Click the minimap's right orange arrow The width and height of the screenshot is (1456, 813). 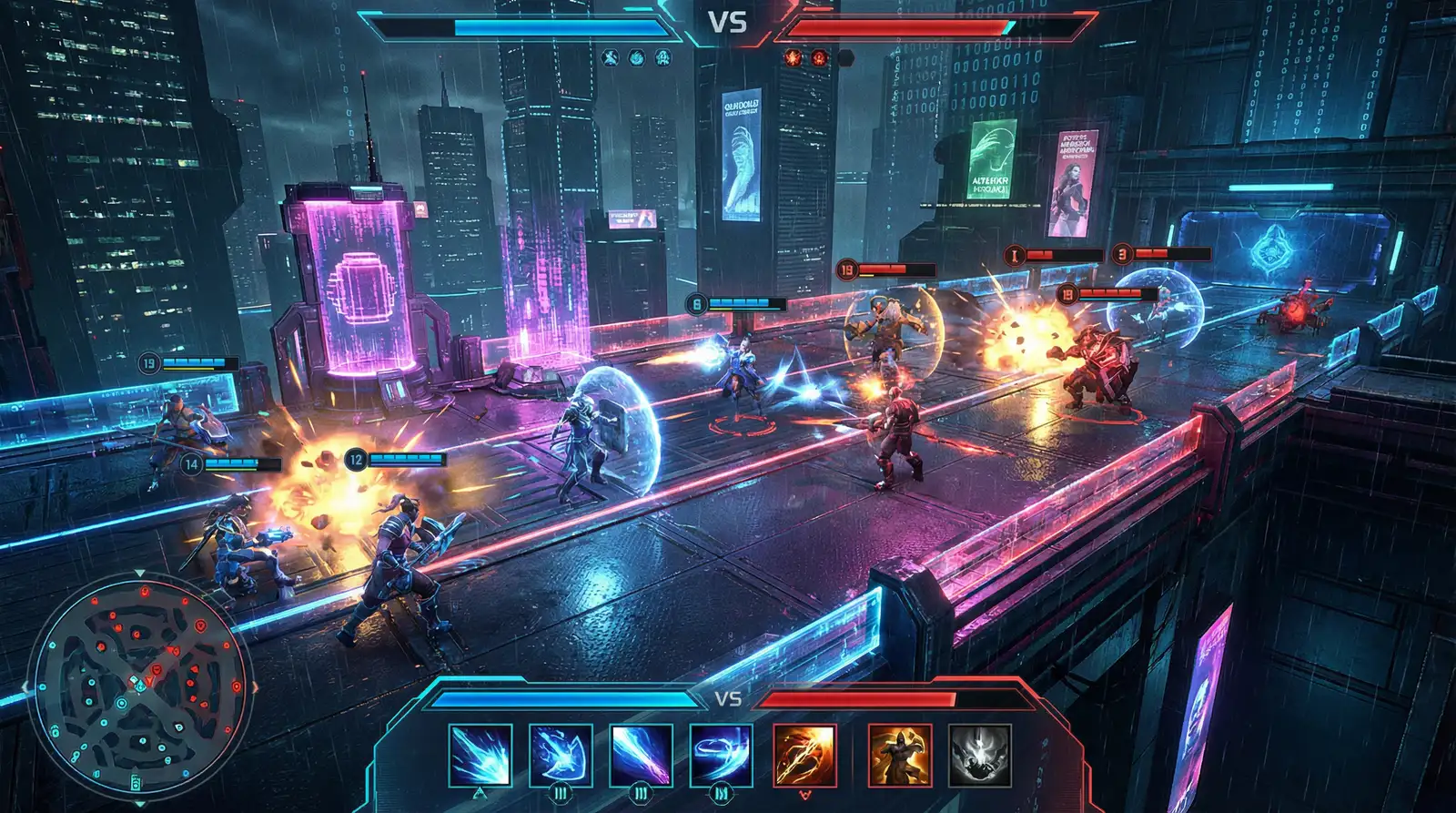click(255, 686)
